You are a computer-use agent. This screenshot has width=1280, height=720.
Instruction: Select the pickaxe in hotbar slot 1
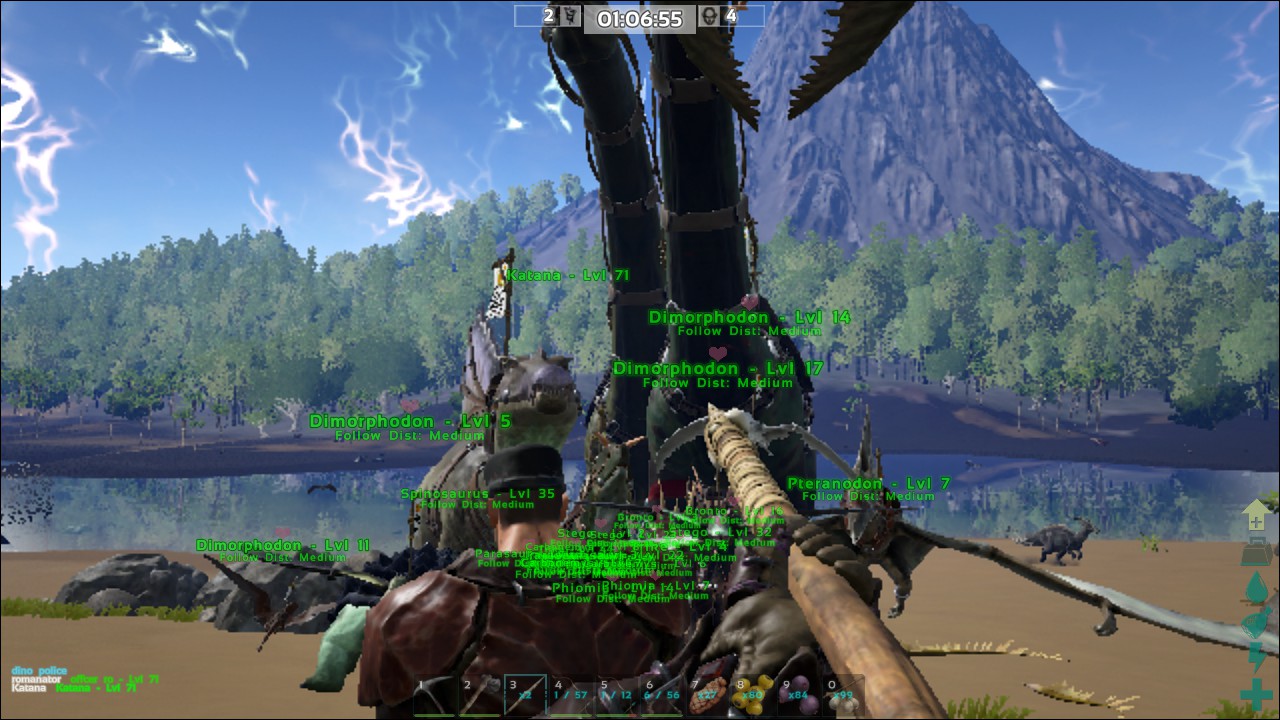[434, 694]
